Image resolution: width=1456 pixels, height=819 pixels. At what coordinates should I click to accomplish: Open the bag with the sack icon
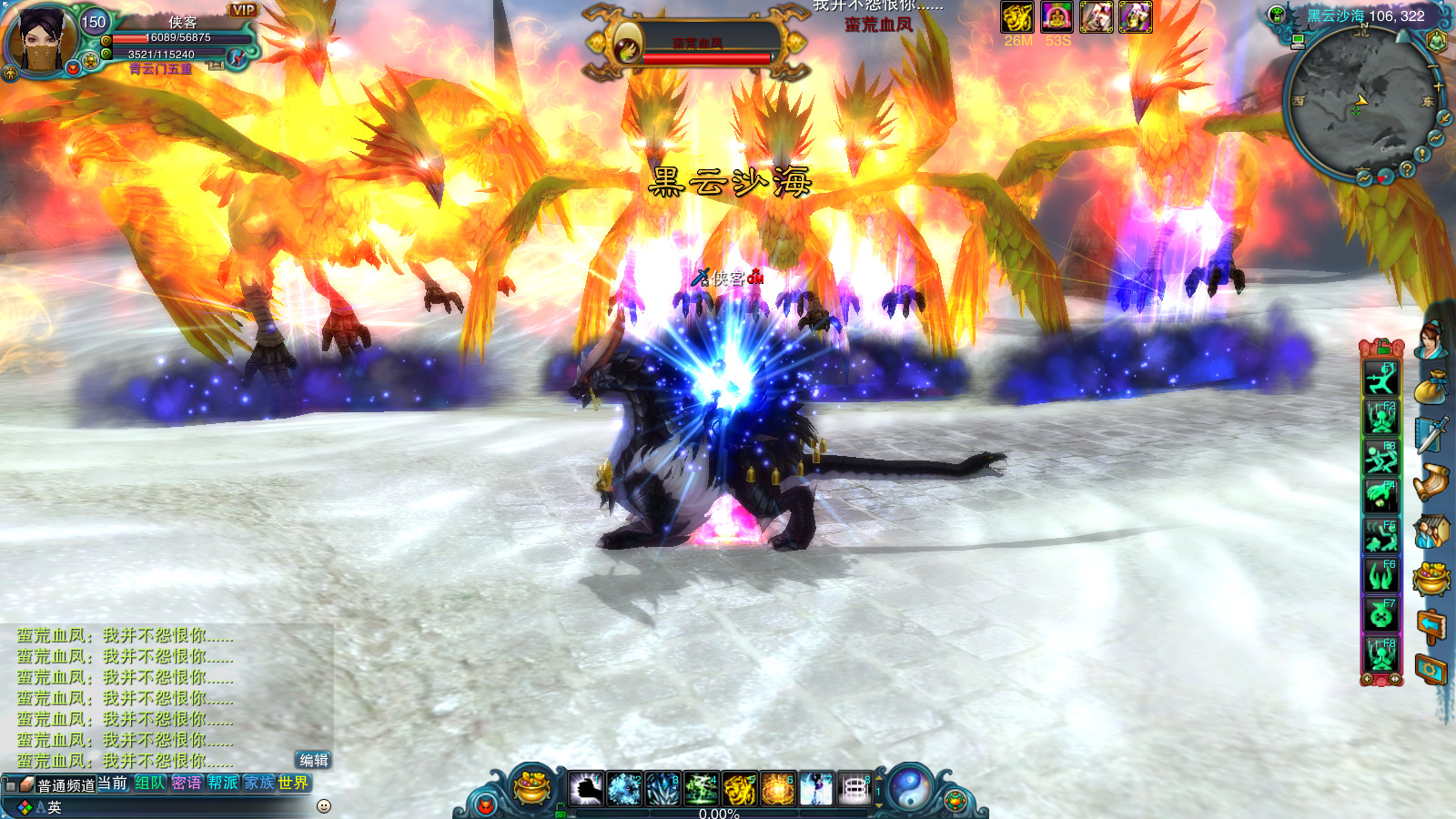tap(1431, 388)
